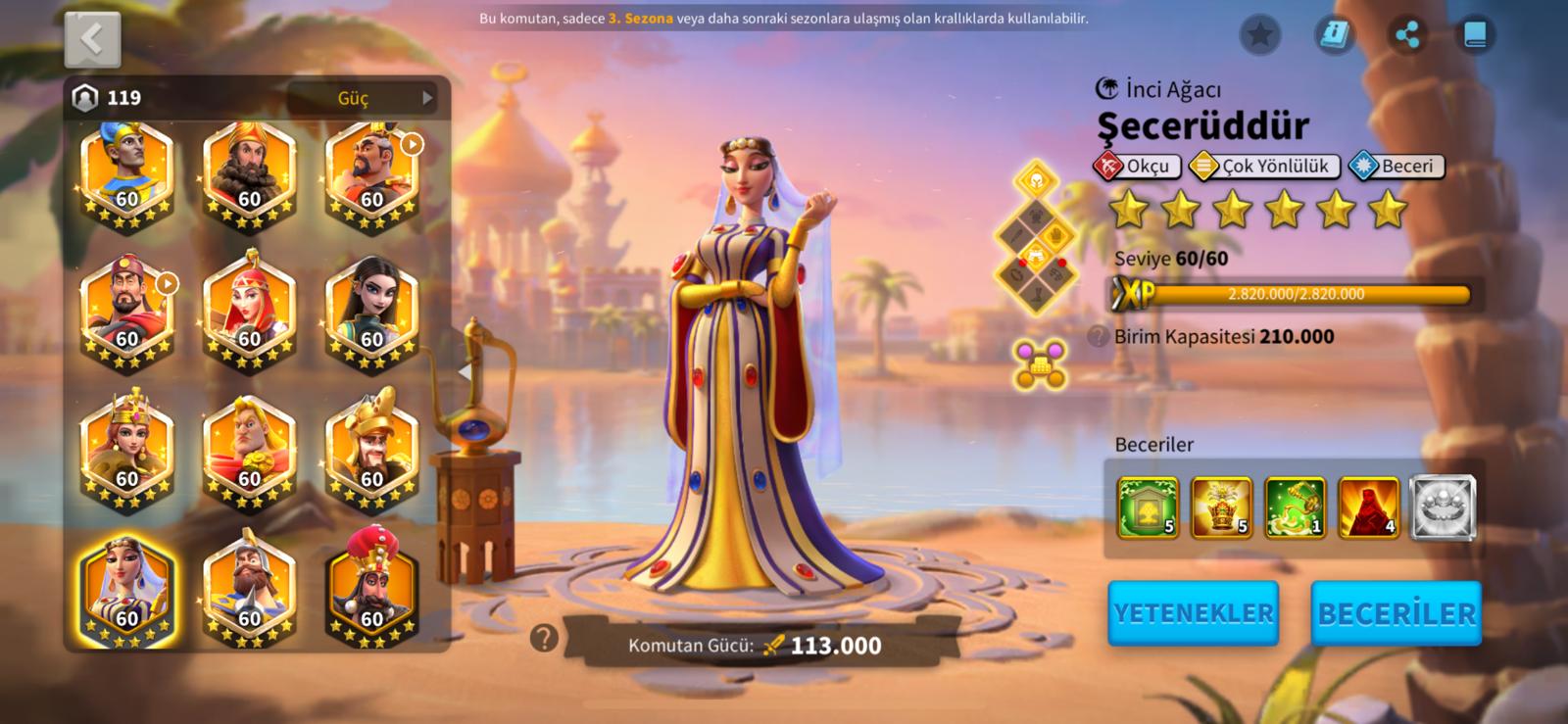Viewport: 1568px width, 724px height.
Task: Show Birim Kapasitesi help tooltip
Action: coord(1098,337)
